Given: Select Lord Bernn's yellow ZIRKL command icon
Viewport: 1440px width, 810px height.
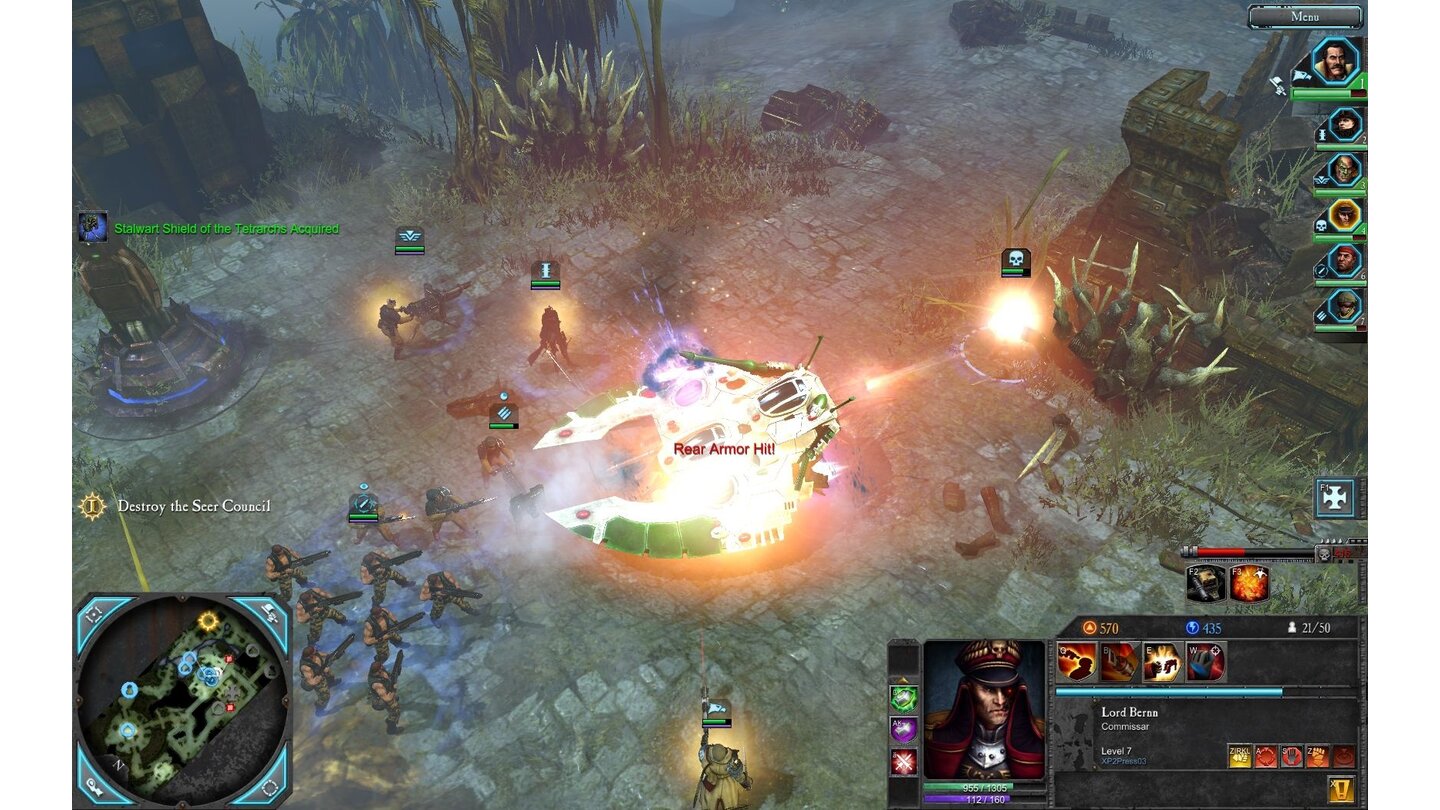Looking at the screenshot, I should click(1240, 756).
